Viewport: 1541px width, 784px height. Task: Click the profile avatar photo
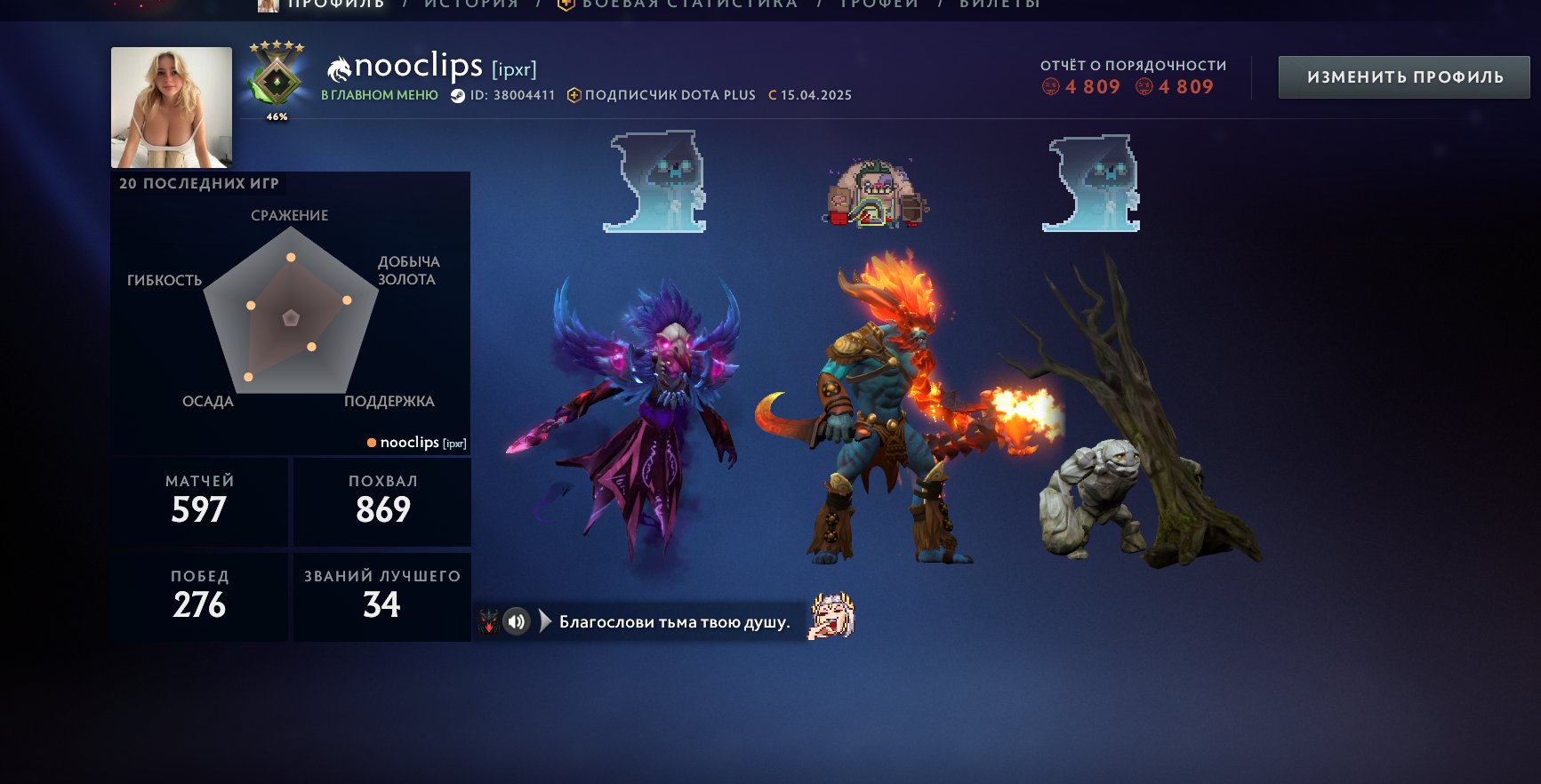pos(172,105)
